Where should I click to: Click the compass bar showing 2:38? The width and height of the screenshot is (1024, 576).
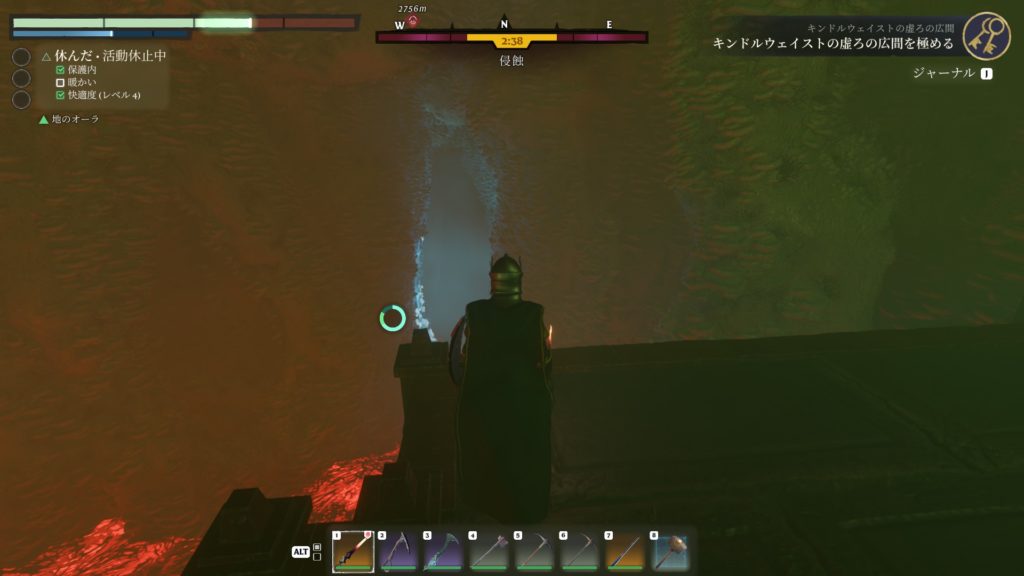pos(511,38)
